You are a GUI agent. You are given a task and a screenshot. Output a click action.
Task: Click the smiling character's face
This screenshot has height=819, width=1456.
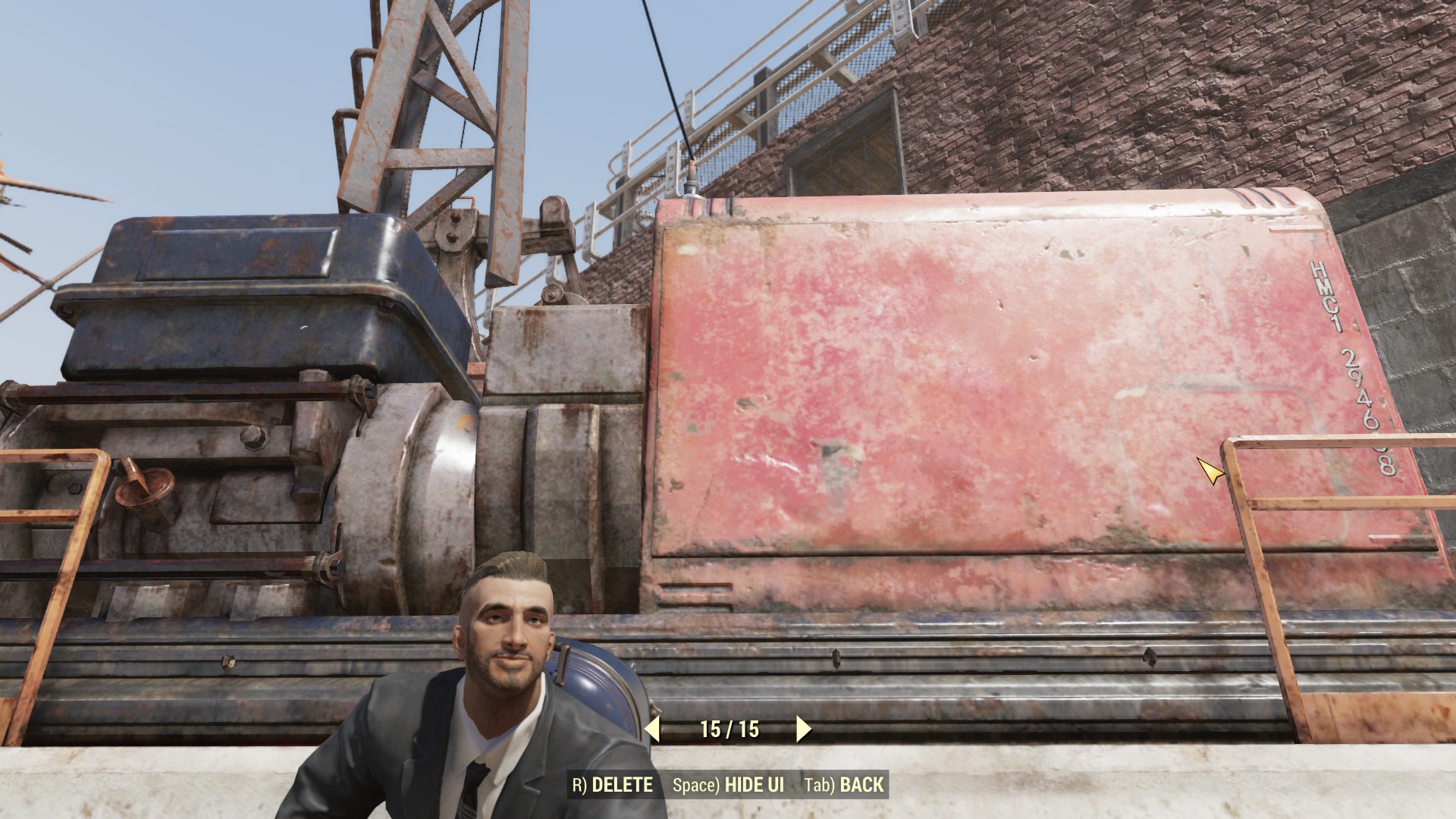pos(507,637)
